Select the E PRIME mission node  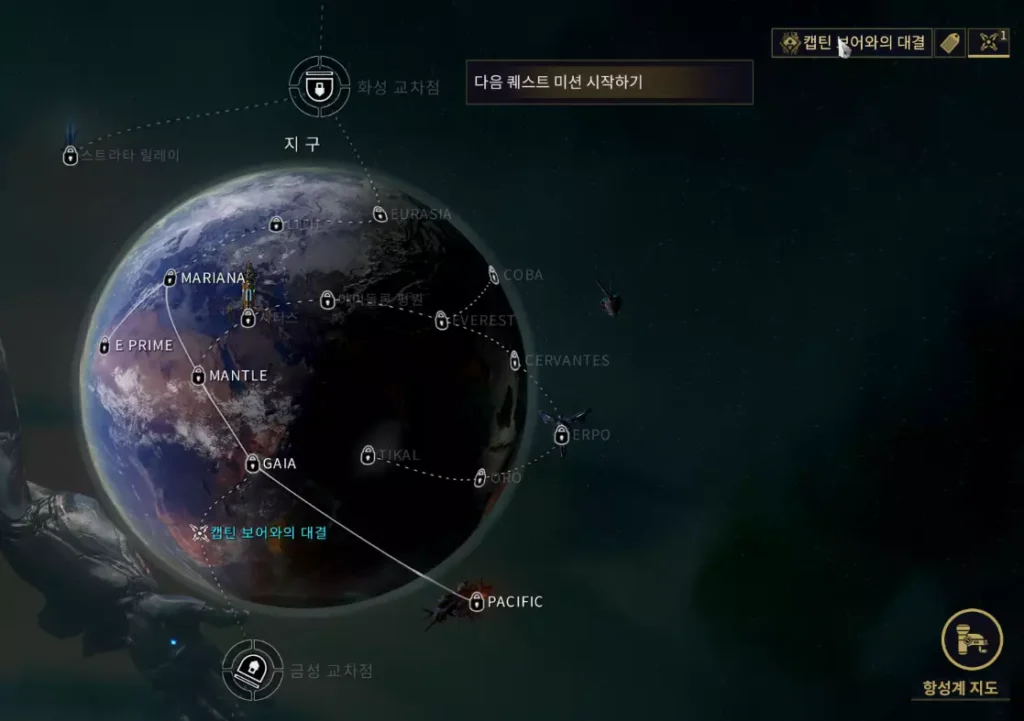click(x=104, y=345)
